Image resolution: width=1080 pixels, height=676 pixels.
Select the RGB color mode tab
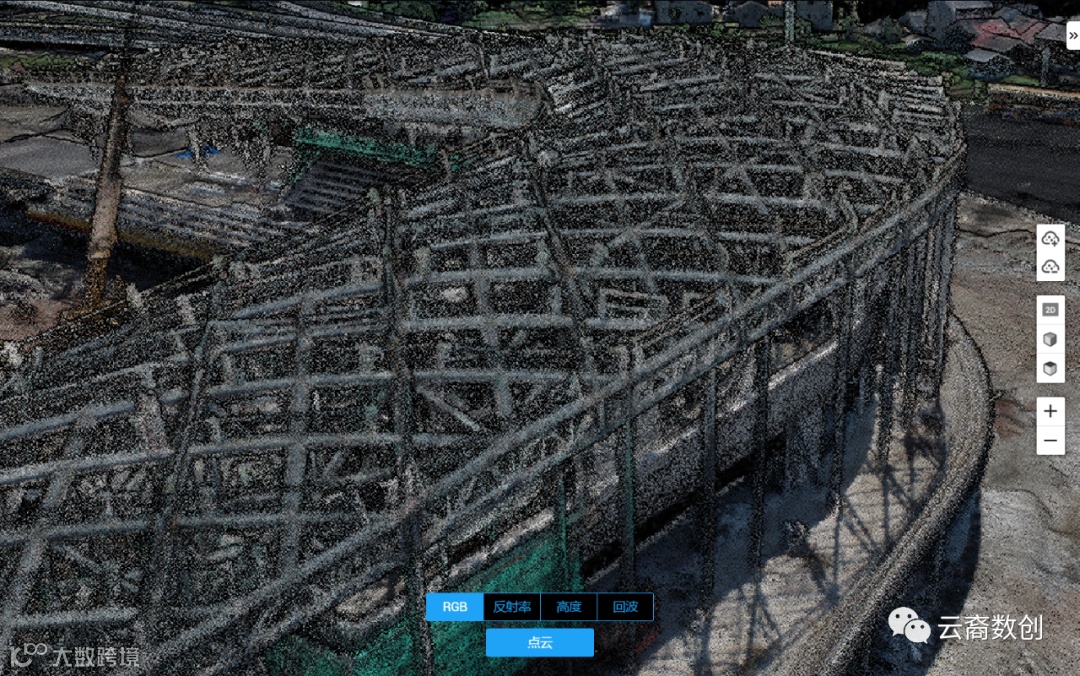click(x=454, y=607)
